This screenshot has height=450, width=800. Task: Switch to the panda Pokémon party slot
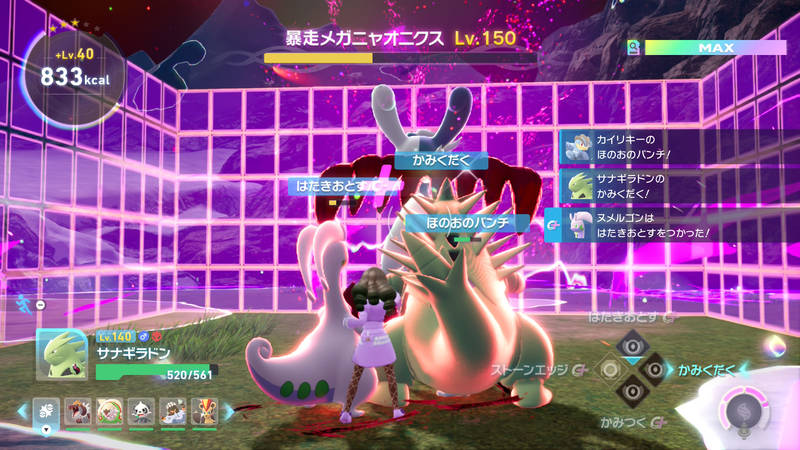pos(140,411)
